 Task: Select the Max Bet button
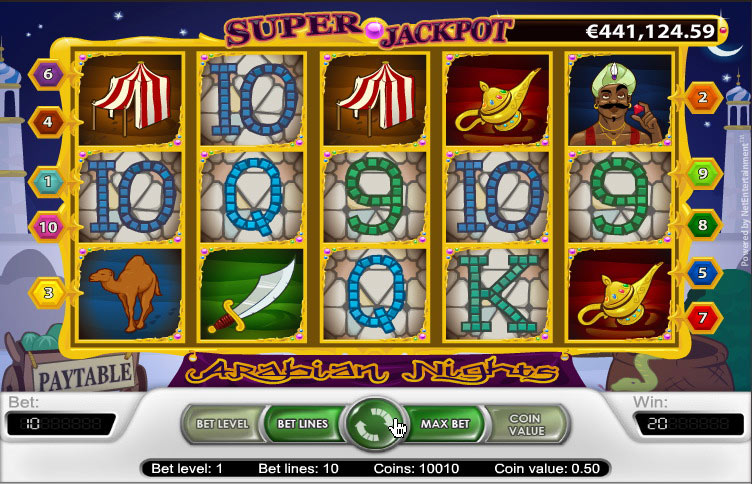(445, 424)
